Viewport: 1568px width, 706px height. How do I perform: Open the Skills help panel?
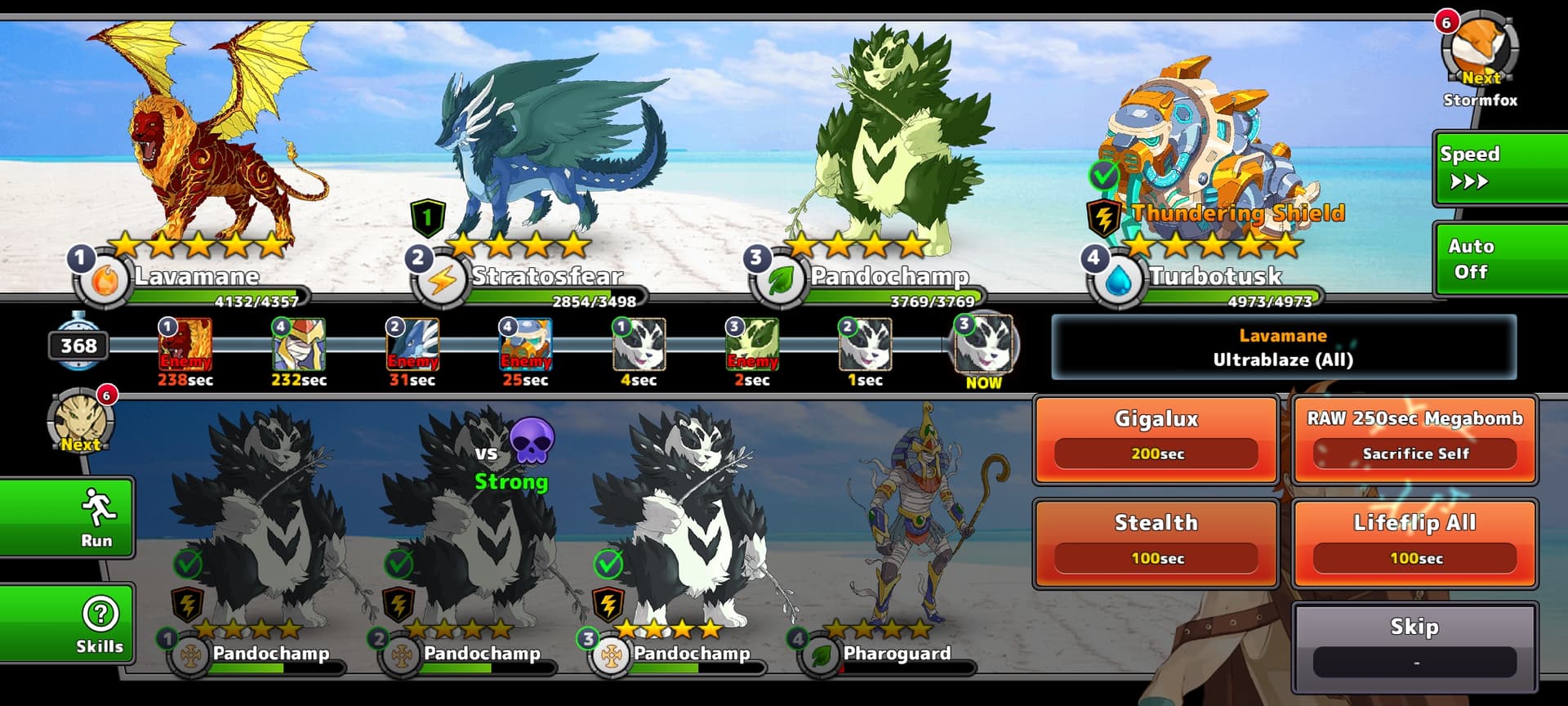pos(100,624)
